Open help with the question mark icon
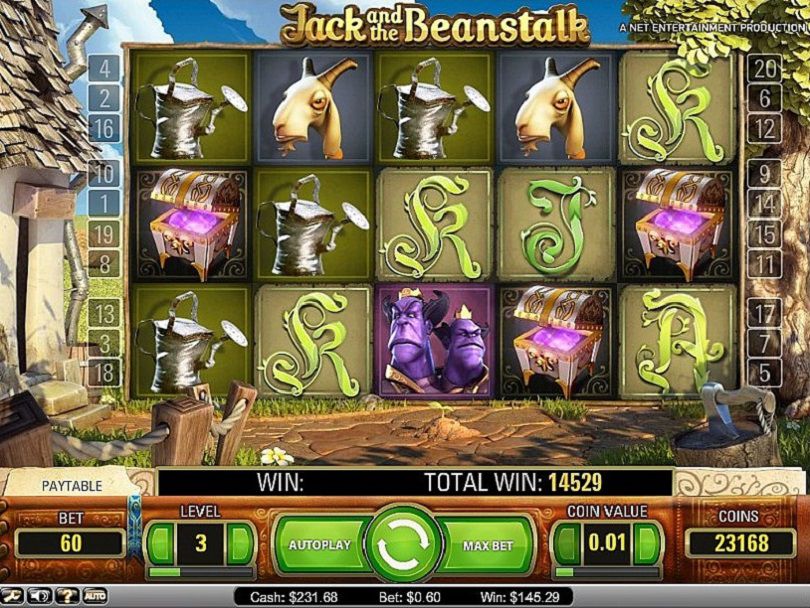Screen dimensions: 810x608 (68, 597)
